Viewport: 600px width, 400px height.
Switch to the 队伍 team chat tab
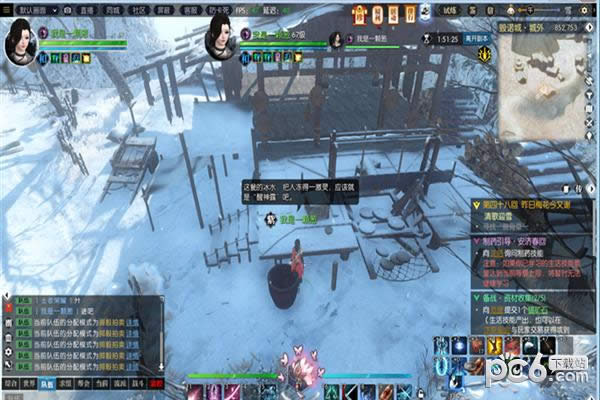[46, 383]
